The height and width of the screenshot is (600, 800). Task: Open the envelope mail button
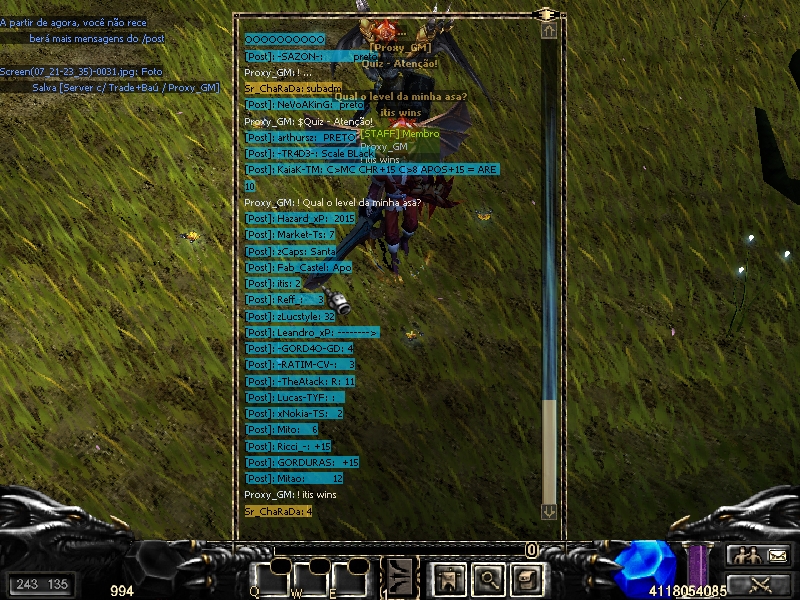[777, 555]
